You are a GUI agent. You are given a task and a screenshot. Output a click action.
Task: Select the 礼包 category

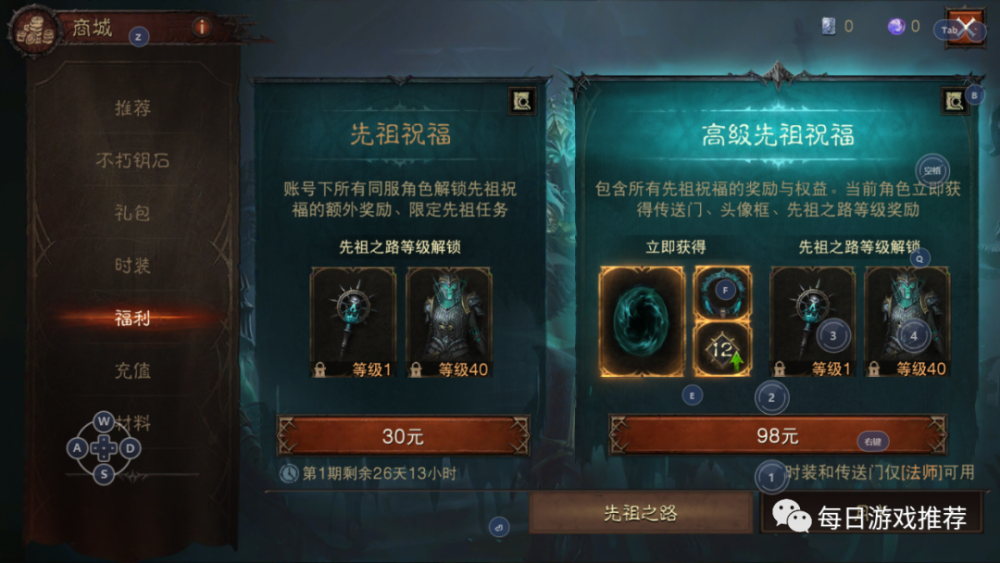(133, 213)
